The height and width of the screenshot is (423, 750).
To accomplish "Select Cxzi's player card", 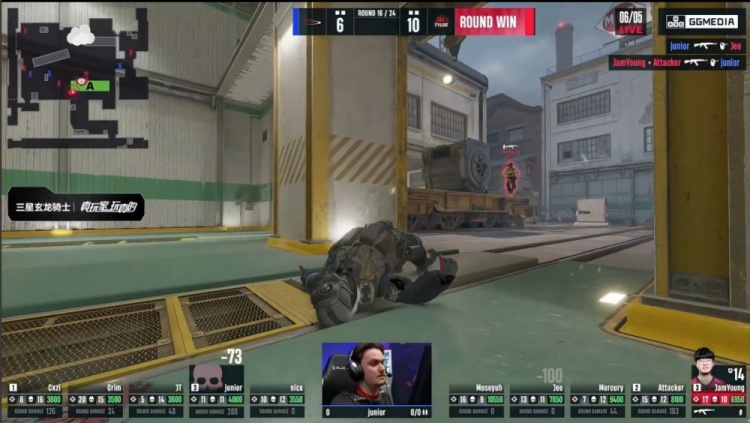I will tap(33, 400).
